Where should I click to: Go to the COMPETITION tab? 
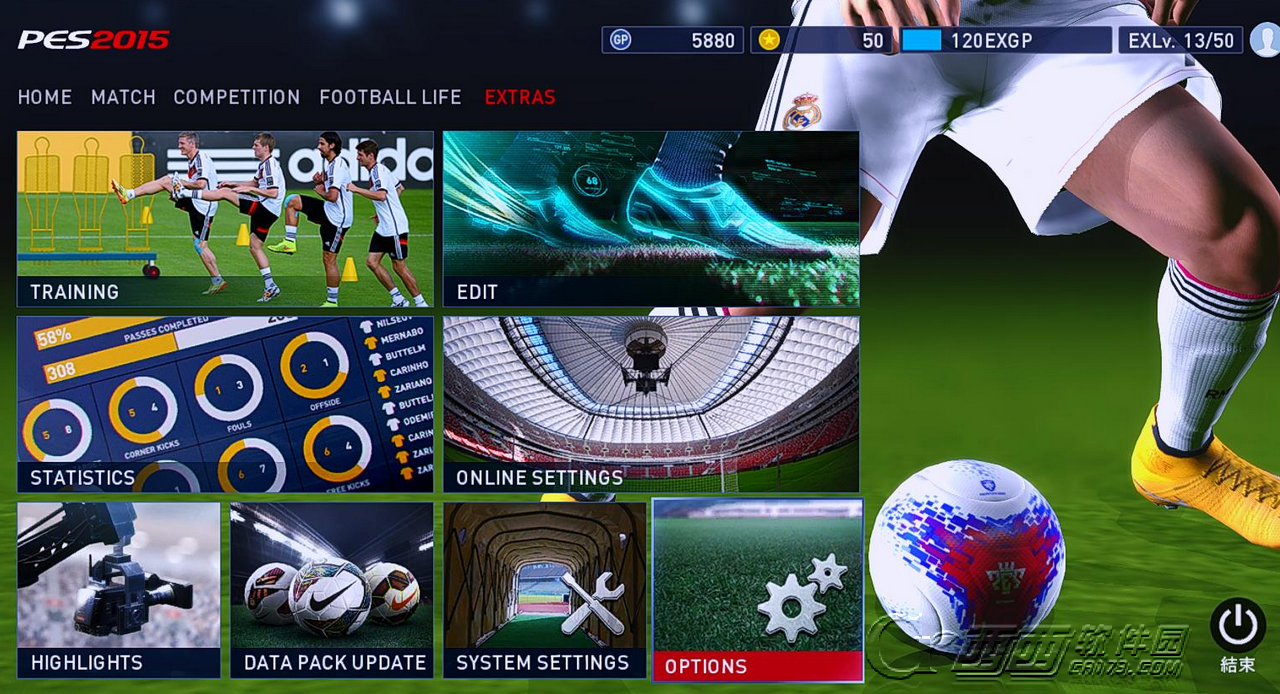point(237,97)
